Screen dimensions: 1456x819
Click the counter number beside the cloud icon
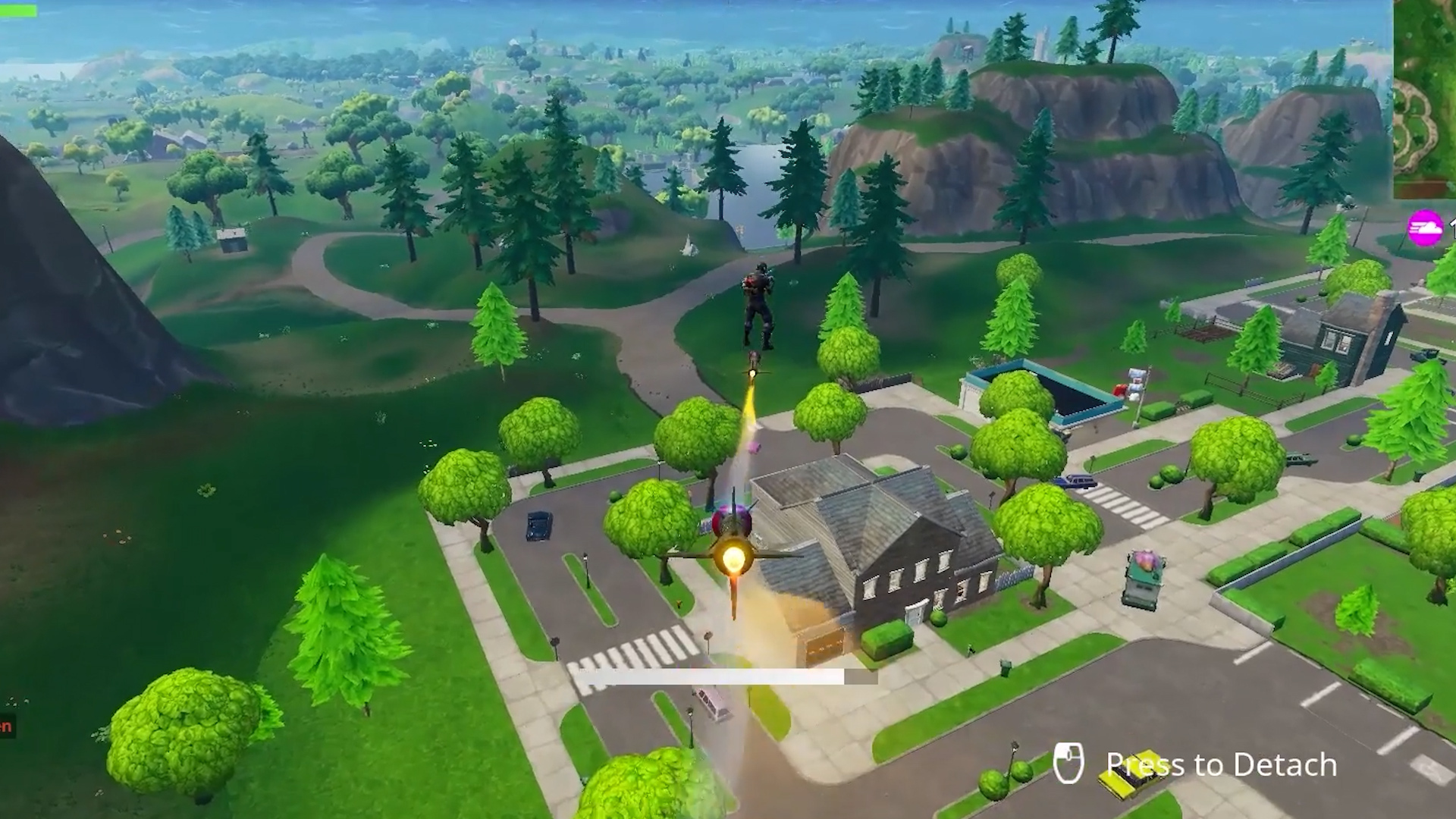(x=1452, y=227)
